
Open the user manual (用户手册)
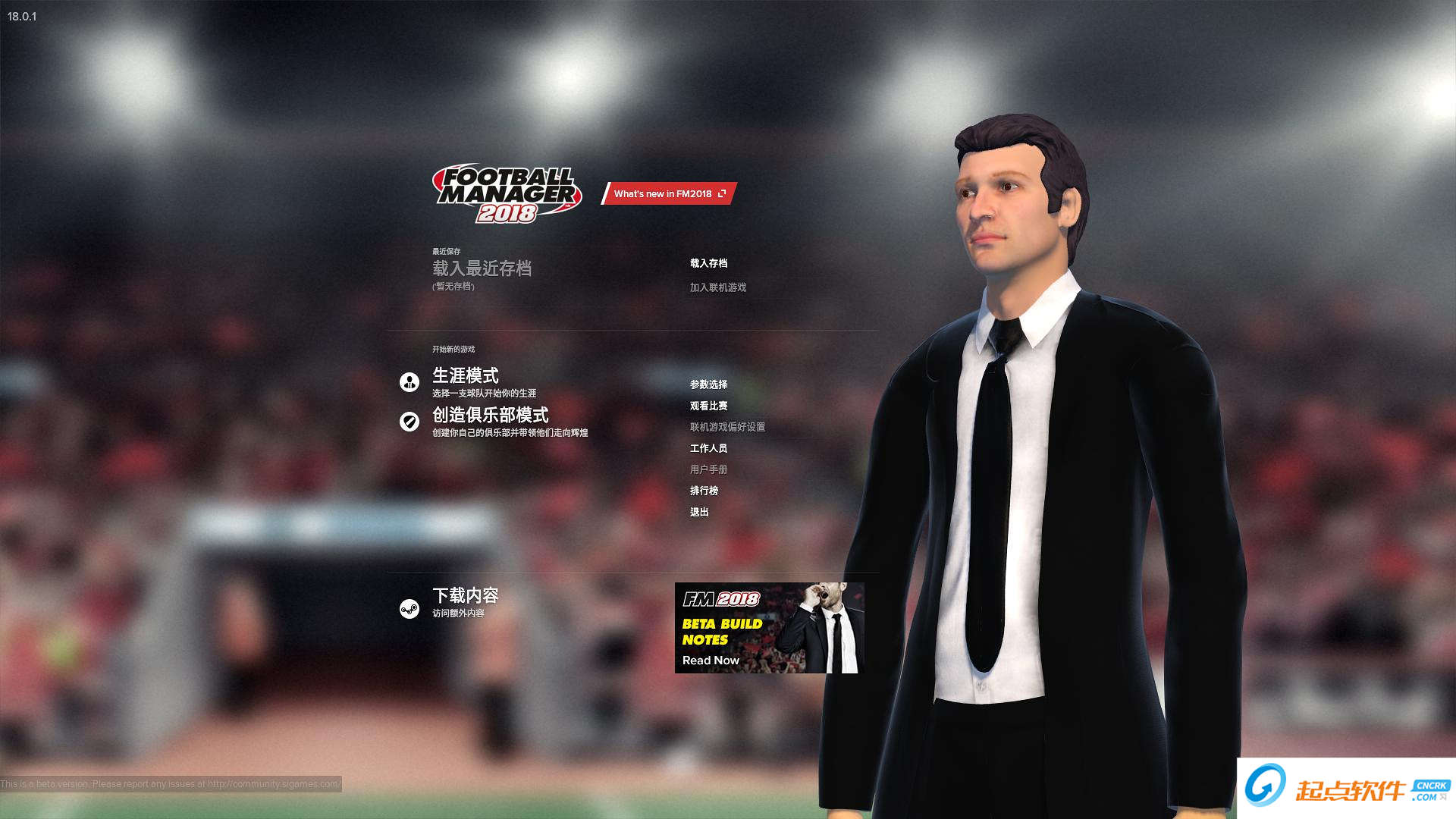click(708, 469)
